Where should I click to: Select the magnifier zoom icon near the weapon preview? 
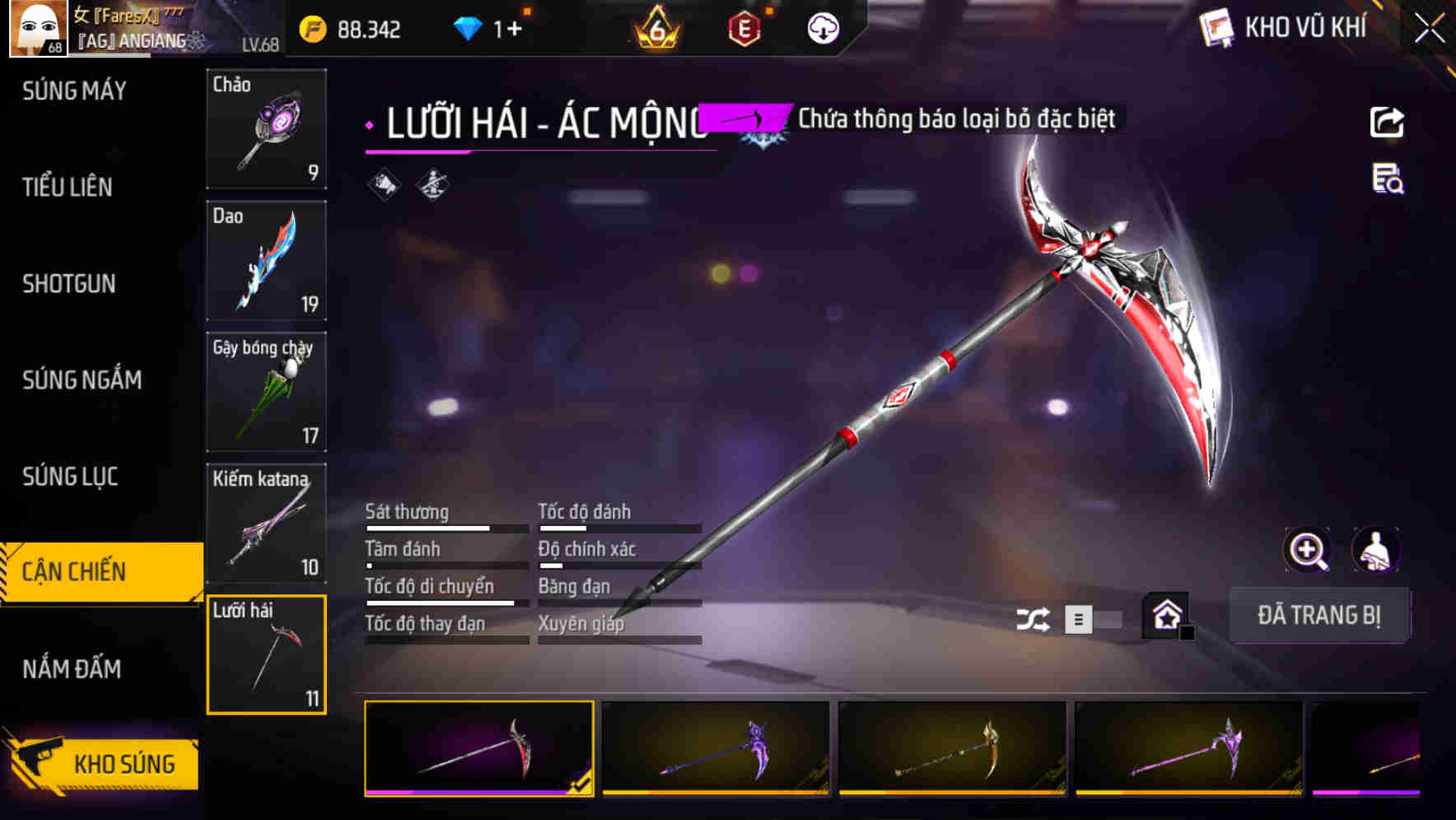(x=1307, y=550)
